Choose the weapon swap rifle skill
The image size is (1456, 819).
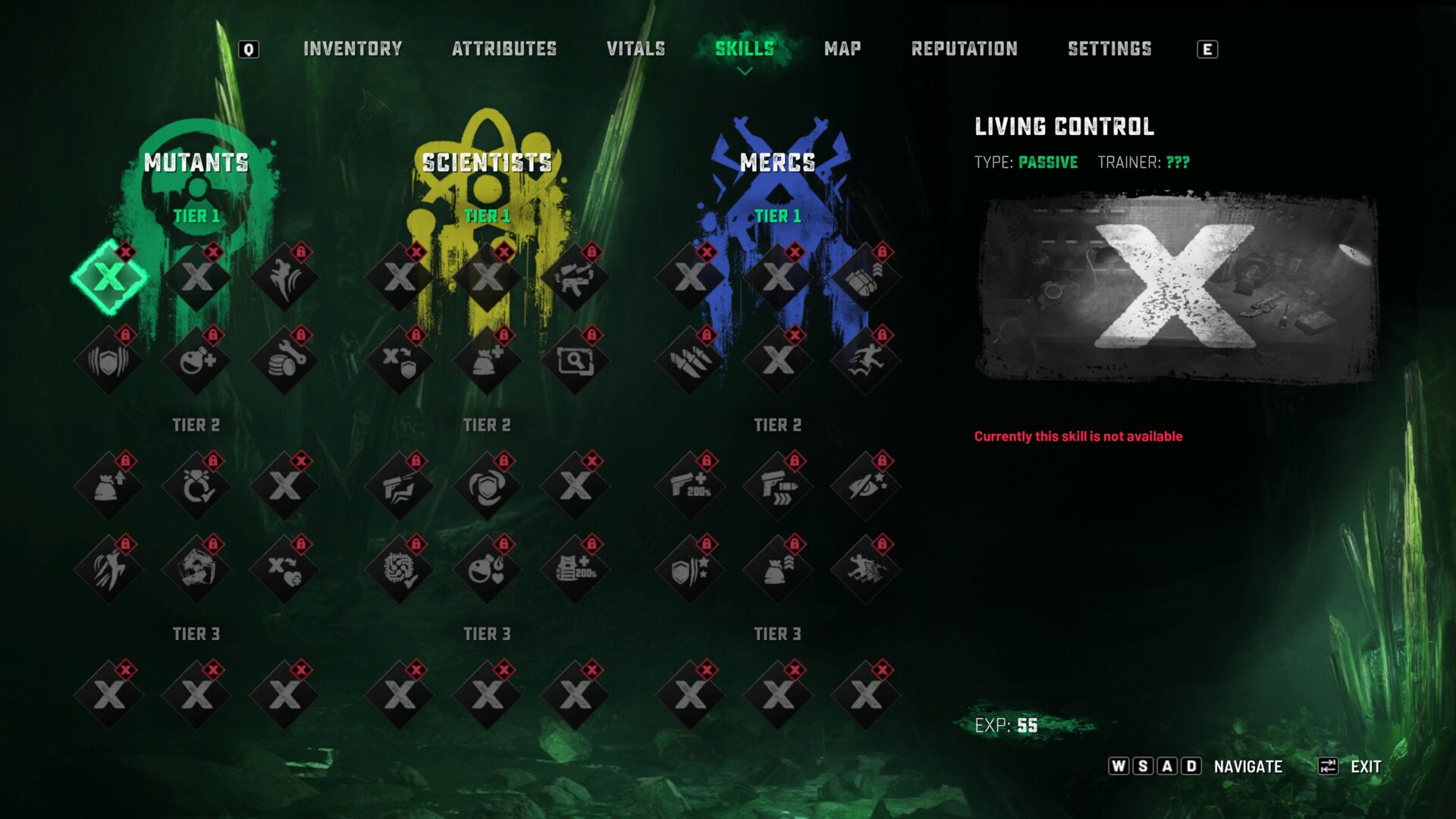pyautogui.click(x=575, y=278)
